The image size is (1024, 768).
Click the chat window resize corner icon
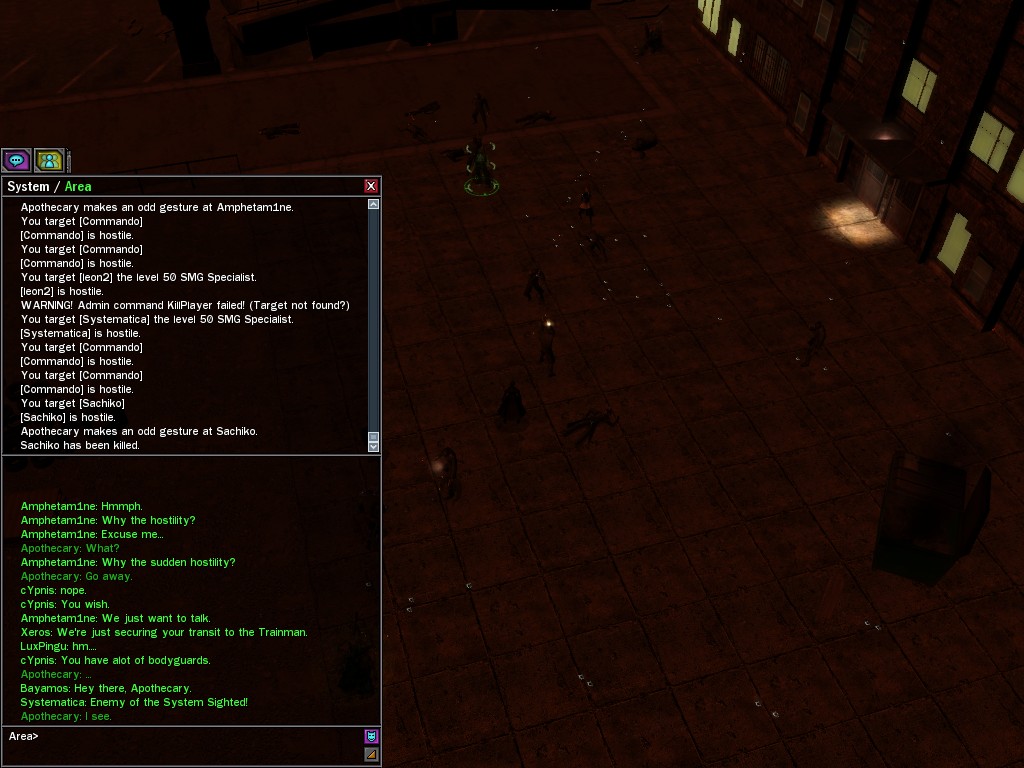(371, 754)
